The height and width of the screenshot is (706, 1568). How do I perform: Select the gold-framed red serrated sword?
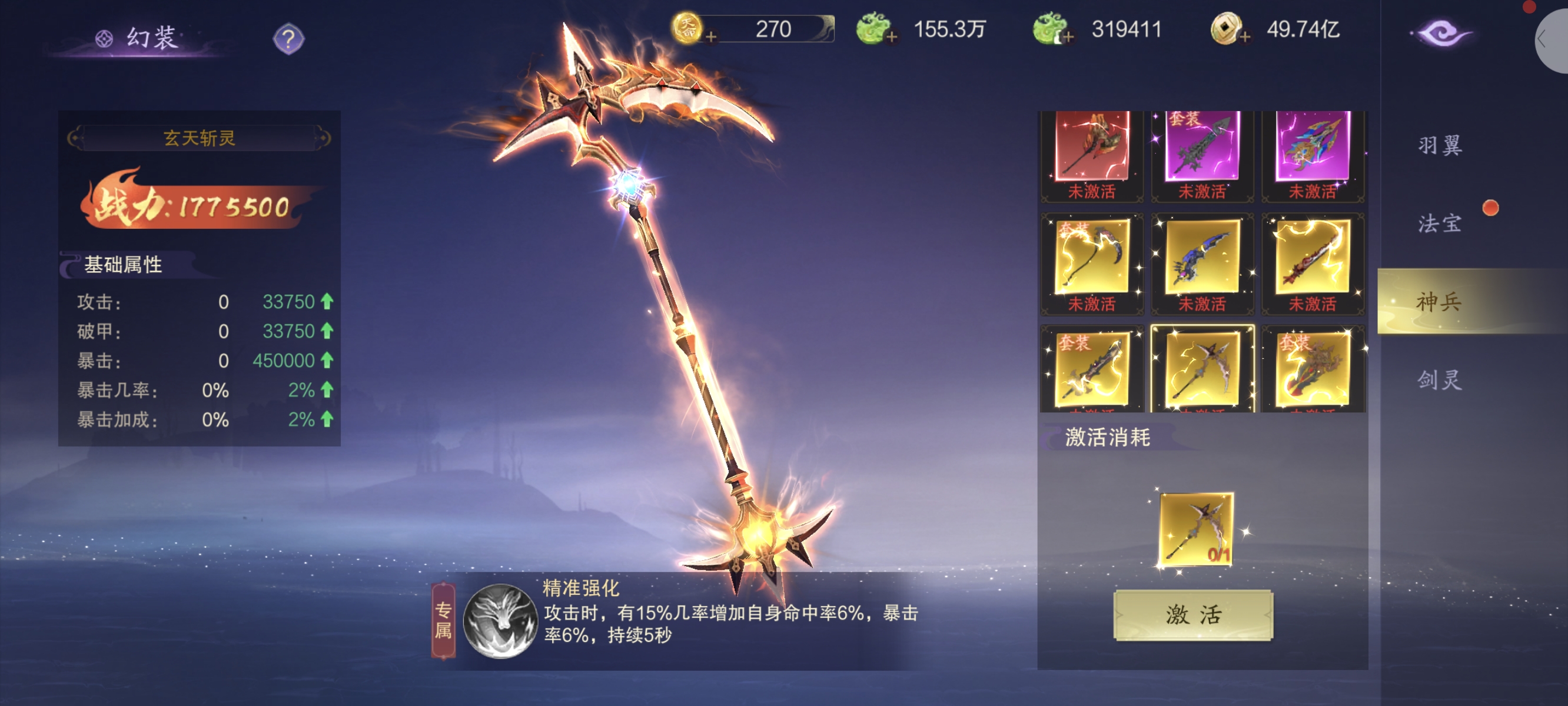[1313, 257]
